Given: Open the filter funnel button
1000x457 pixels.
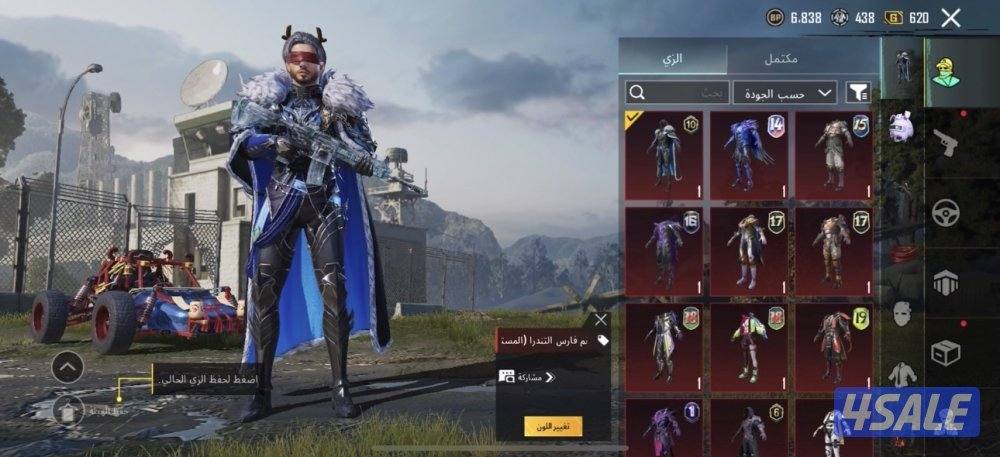Looking at the screenshot, I should pos(858,93).
